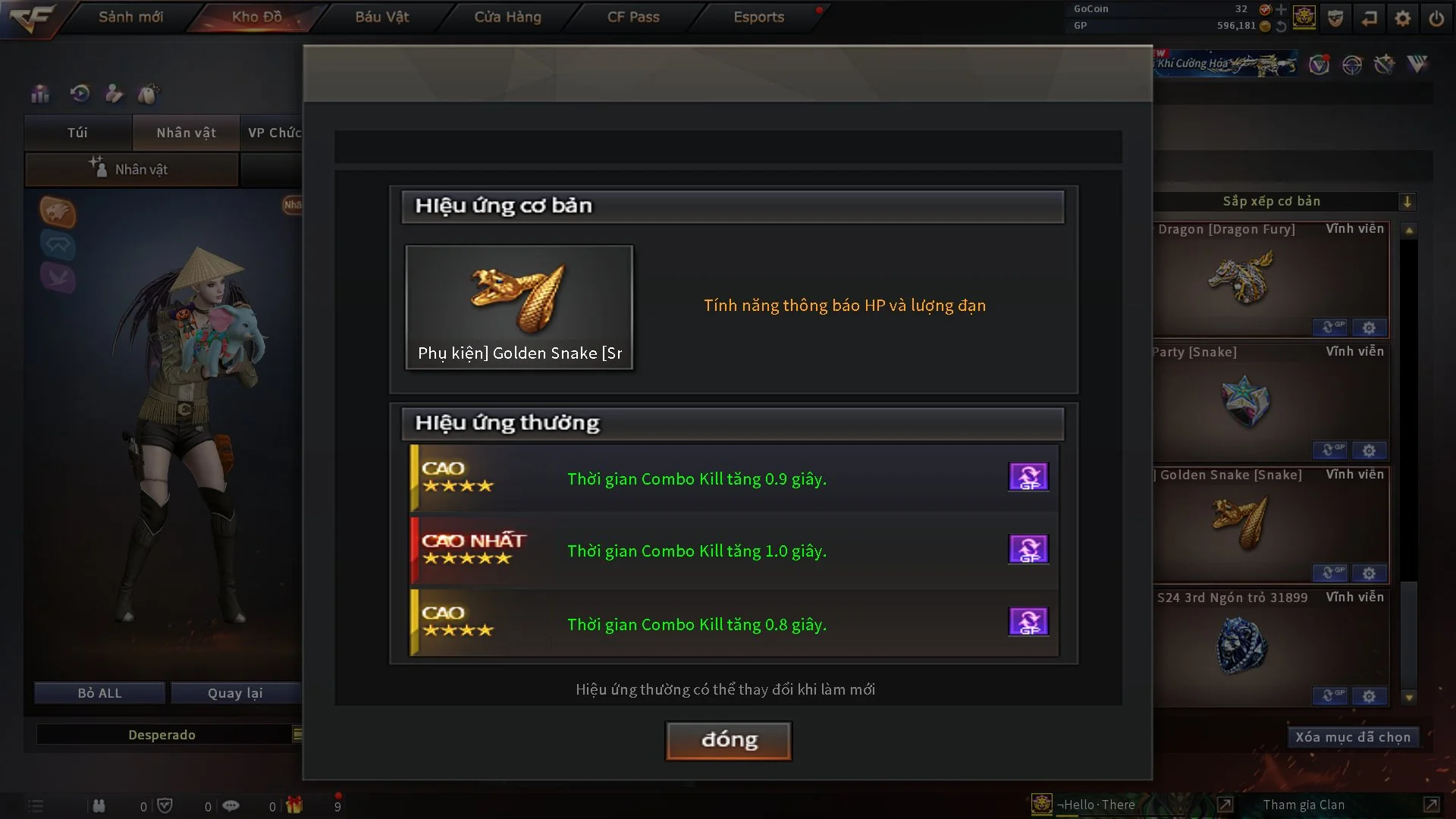This screenshot has width=1456, height=819.
Task: Select the Golden Snake accessory thumbnail
Action: (519, 307)
